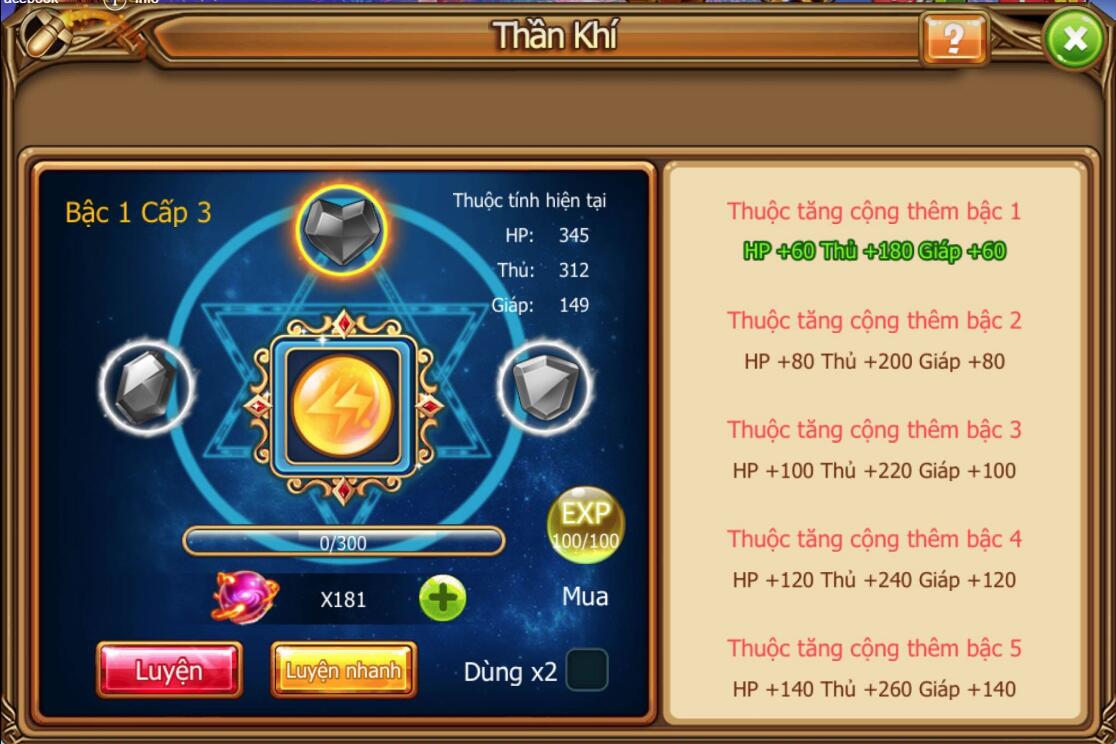Click the golden lightning orb in center
The width and height of the screenshot is (1116, 744).
click(343, 404)
